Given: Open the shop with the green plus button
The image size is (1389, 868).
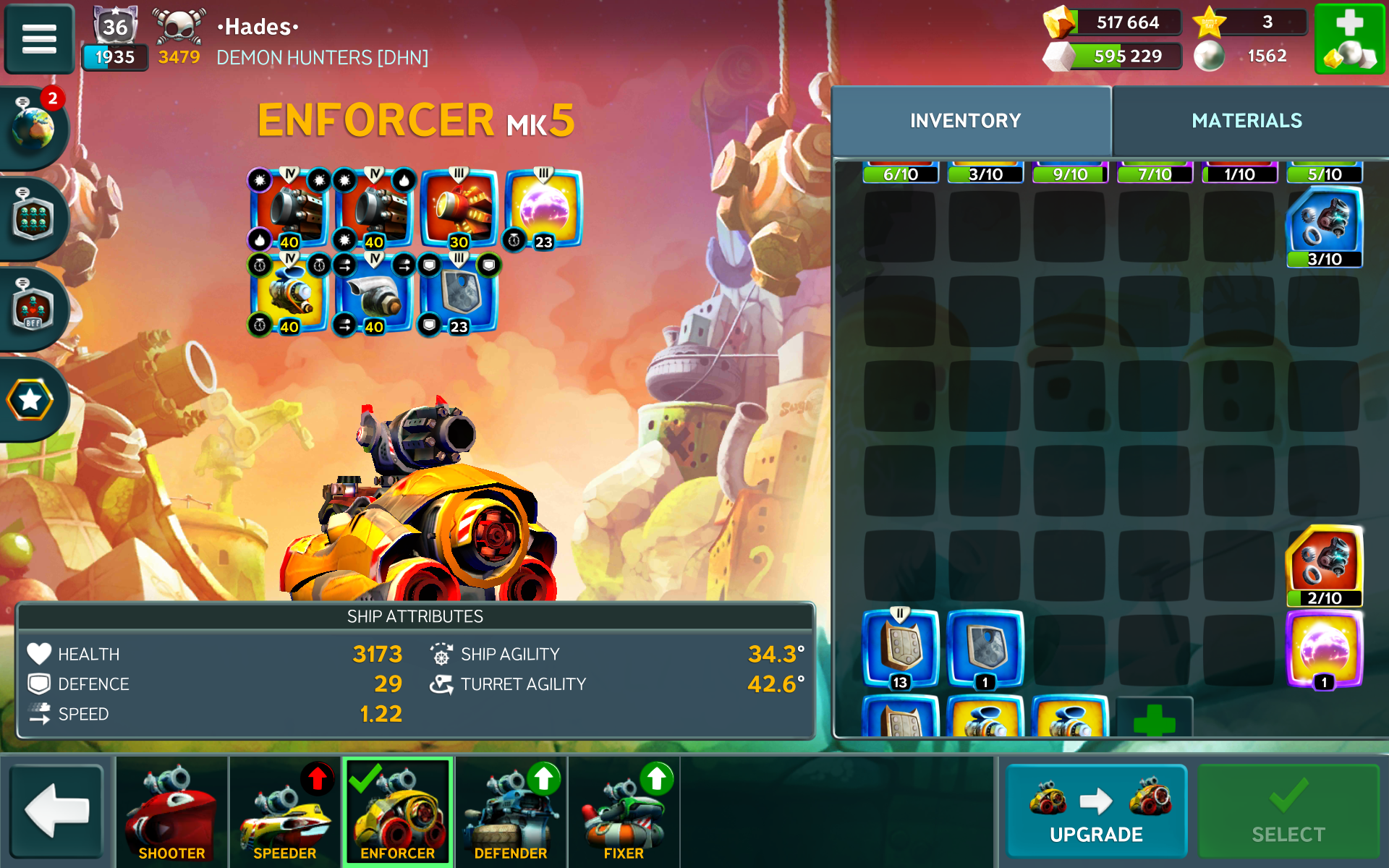Looking at the screenshot, I should (1349, 39).
